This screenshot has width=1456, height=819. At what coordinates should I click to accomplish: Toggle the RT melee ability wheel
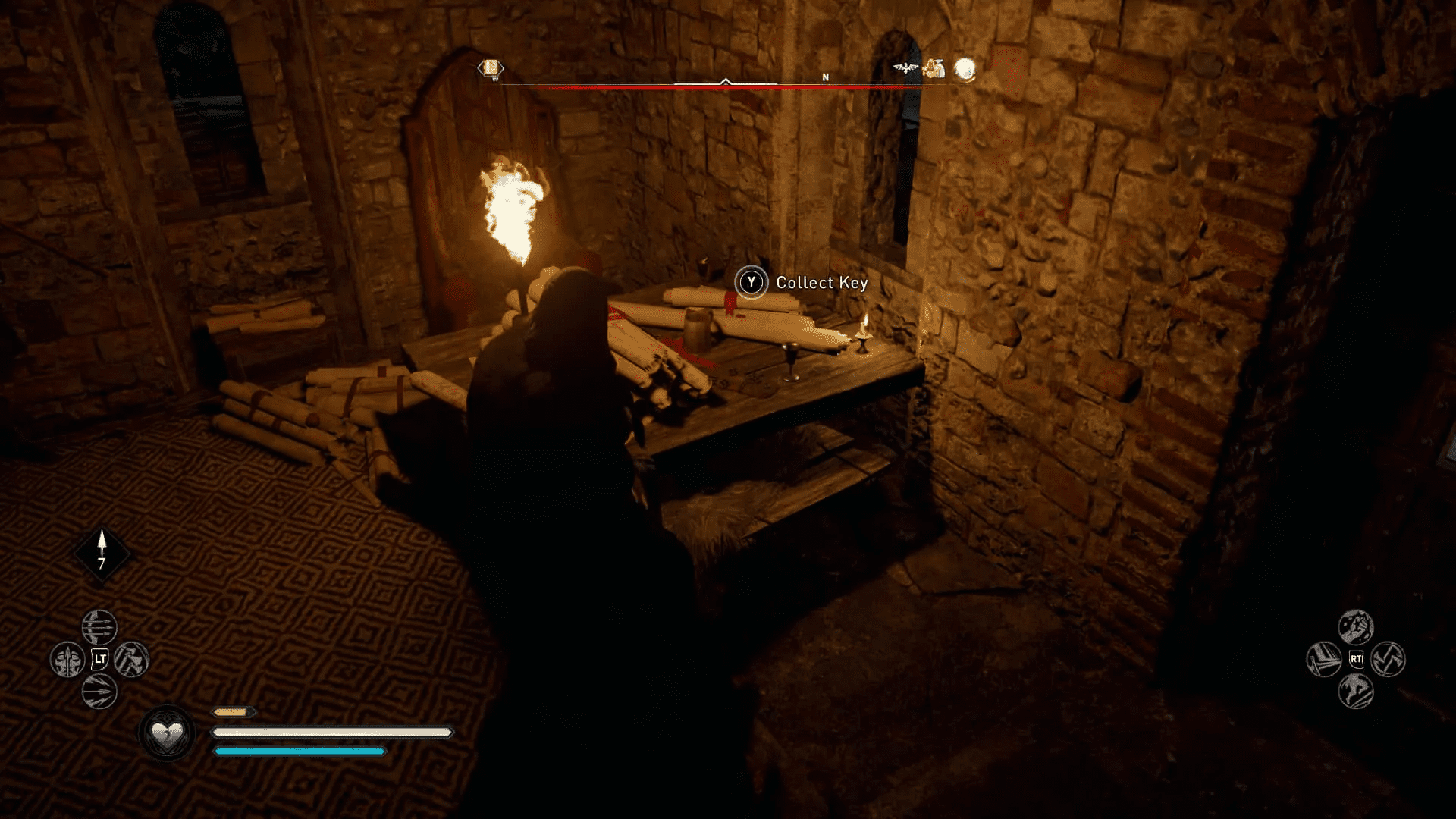1357,658
